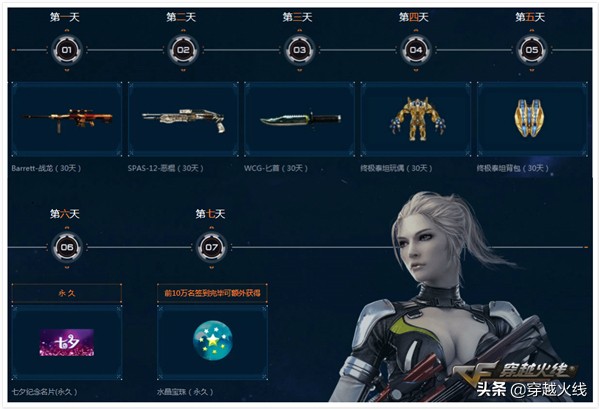Pick the WCG knife reward tile
This screenshot has height=410, width=600.
click(x=299, y=119)
